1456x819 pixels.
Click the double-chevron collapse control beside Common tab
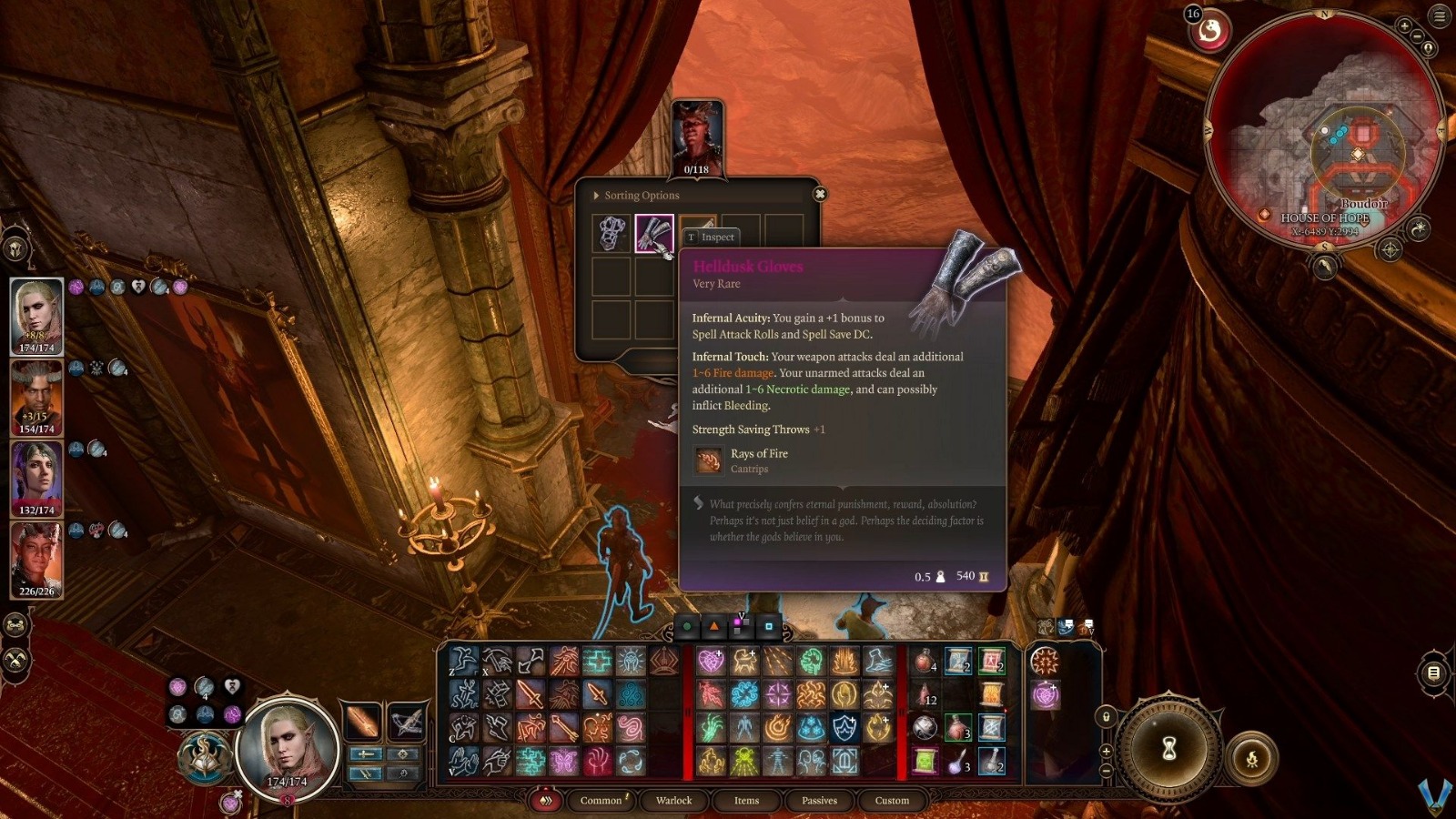tap(546, 801)
